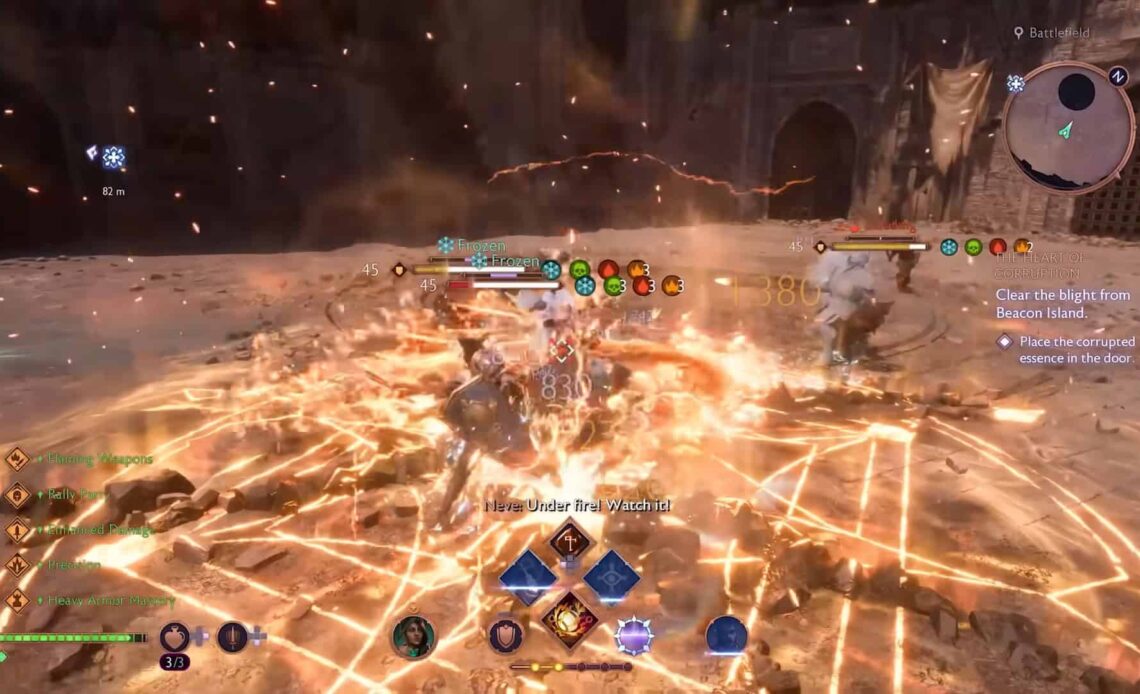Open the circular minimap
The image size is (1140, 694).
coord(1067,127)
